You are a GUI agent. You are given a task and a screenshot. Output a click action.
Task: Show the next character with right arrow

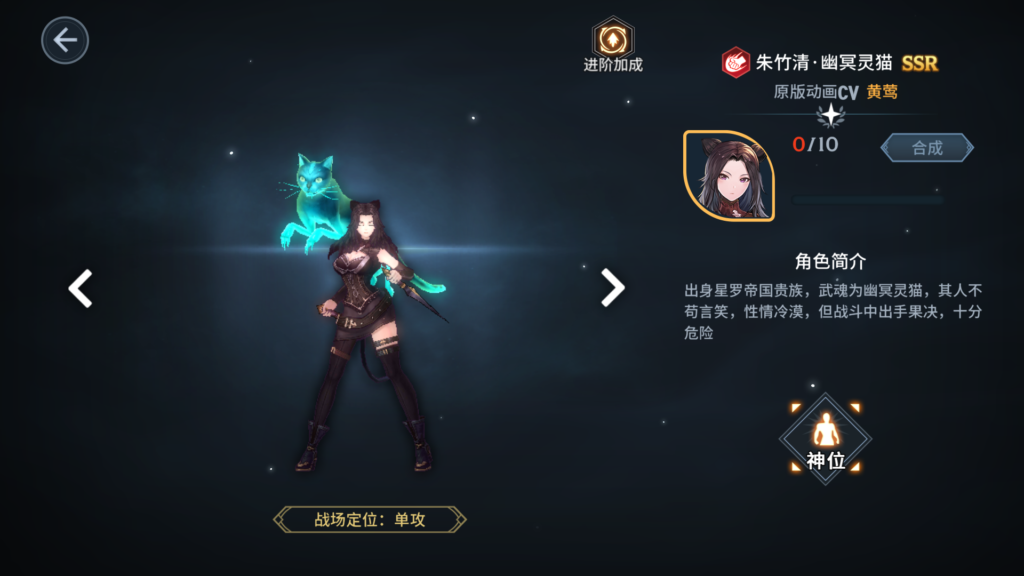[612, 287]
